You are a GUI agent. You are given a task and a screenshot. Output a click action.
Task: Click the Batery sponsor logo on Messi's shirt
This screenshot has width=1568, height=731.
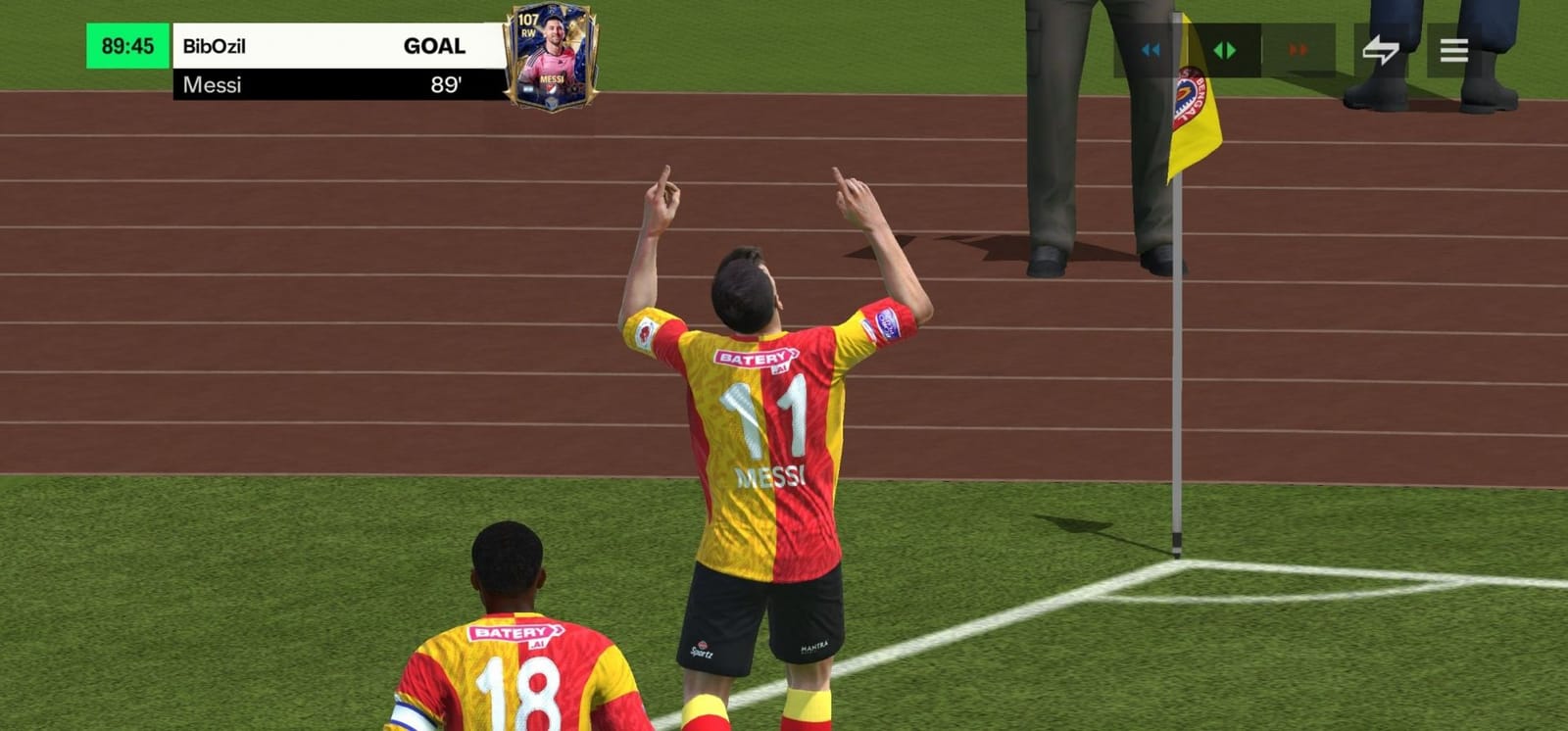pyautogui.click(x=754, y=357)
